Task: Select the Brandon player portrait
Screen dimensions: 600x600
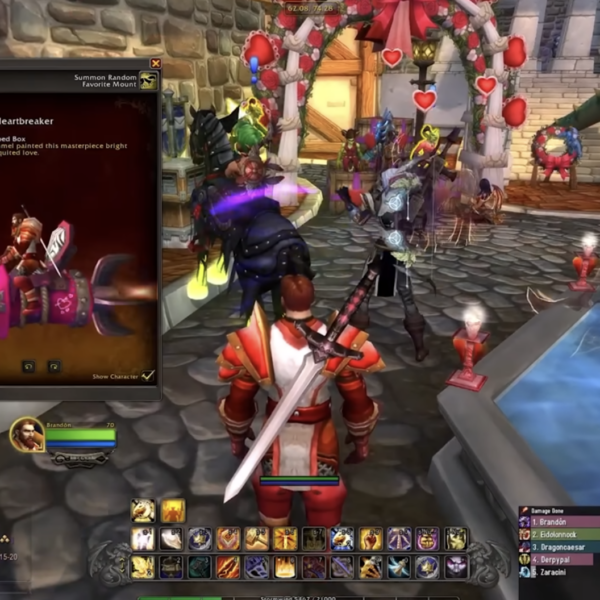Action: pyautogui.click(x=26, y=434)
